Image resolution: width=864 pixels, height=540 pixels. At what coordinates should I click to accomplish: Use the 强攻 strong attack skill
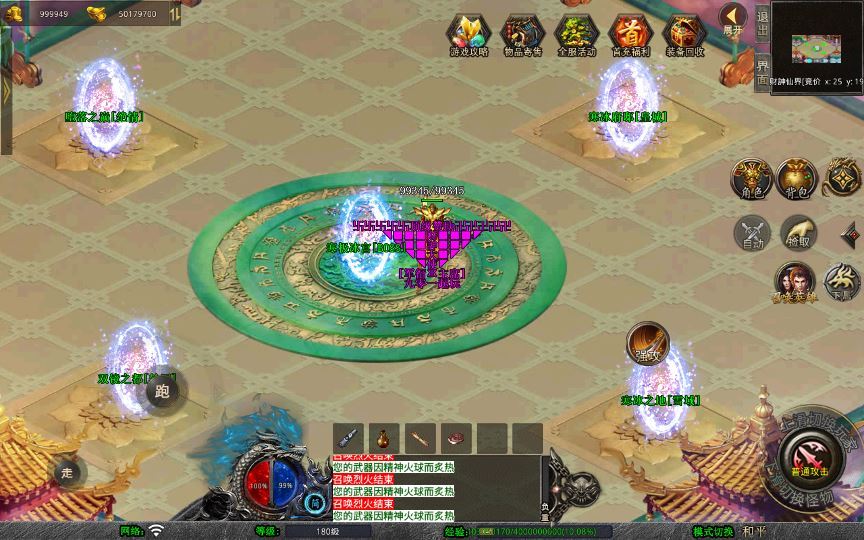pyautogui.click(x=646, y=343)
